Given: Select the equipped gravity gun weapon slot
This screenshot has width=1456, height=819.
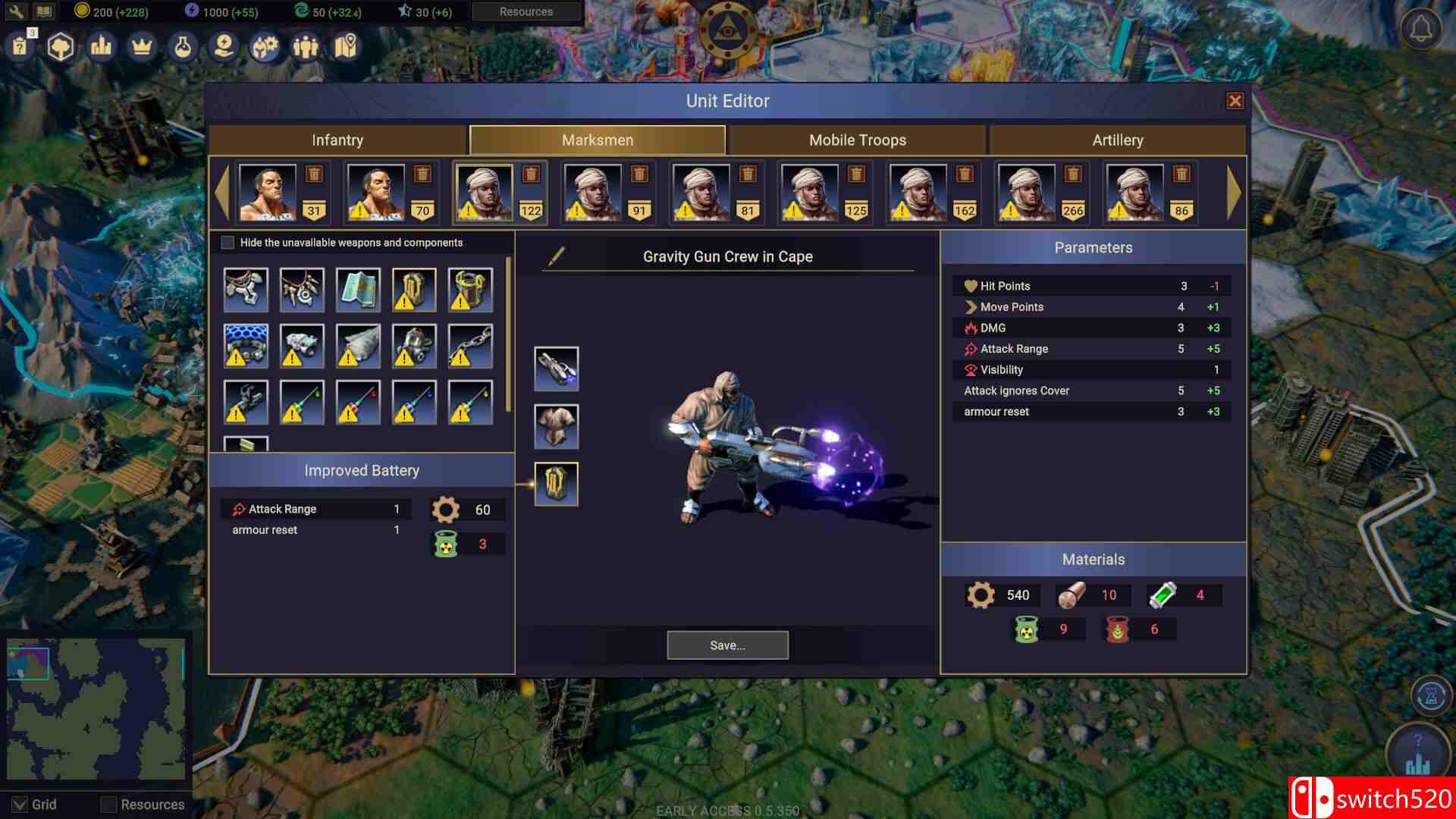Looking at the screenshot, I should [556, 369].
